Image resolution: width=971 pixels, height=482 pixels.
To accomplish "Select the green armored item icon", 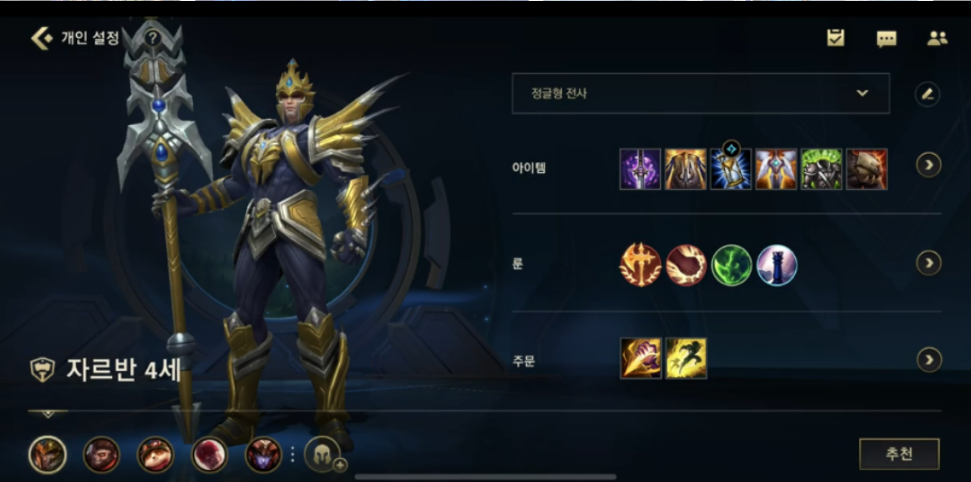I will point(821,169).
